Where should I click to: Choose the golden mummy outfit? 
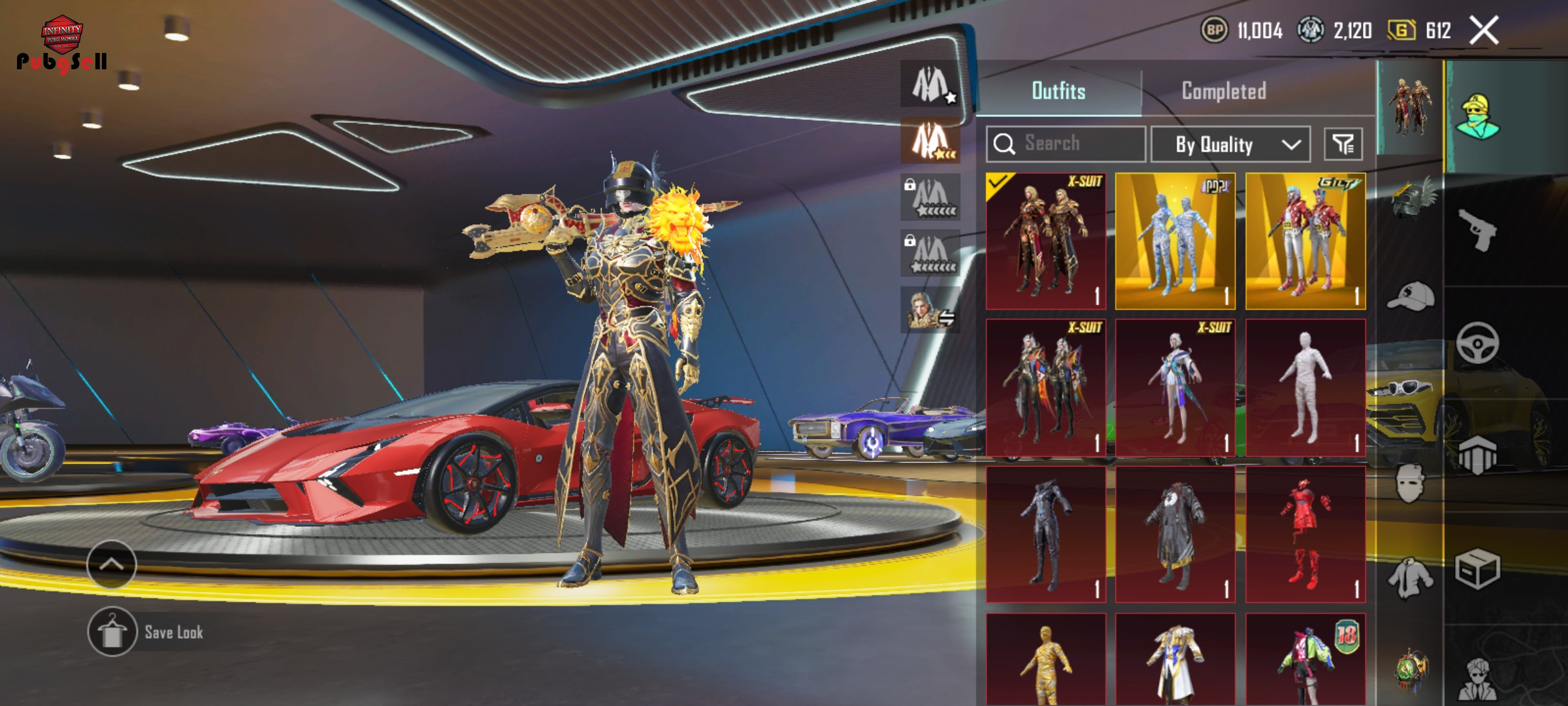[1045, 660]
